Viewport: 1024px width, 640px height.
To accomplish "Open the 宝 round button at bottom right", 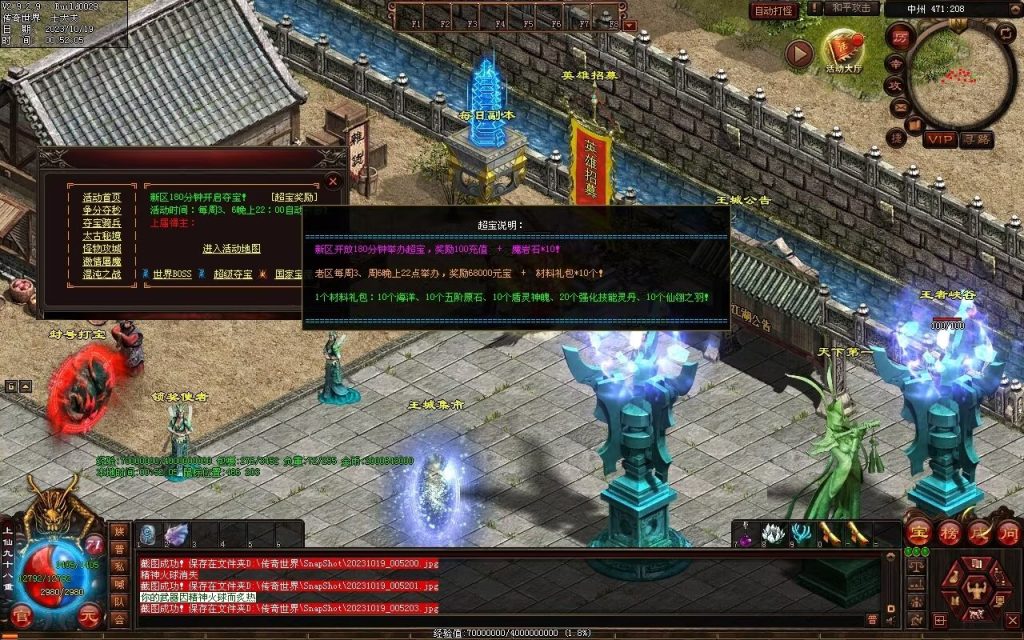I will coord(918,530).
